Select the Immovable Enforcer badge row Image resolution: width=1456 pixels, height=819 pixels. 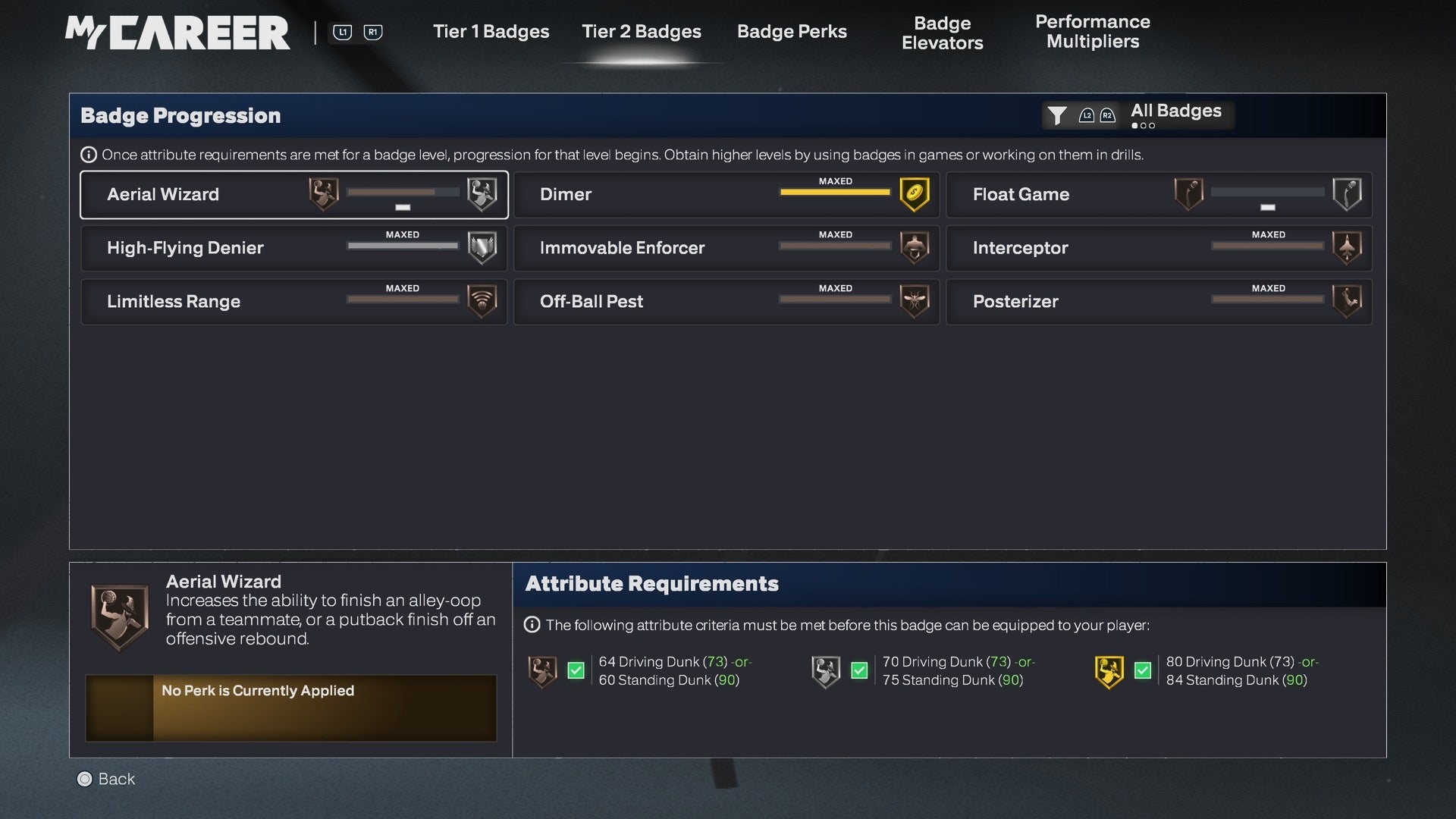[x=726, y=248]
